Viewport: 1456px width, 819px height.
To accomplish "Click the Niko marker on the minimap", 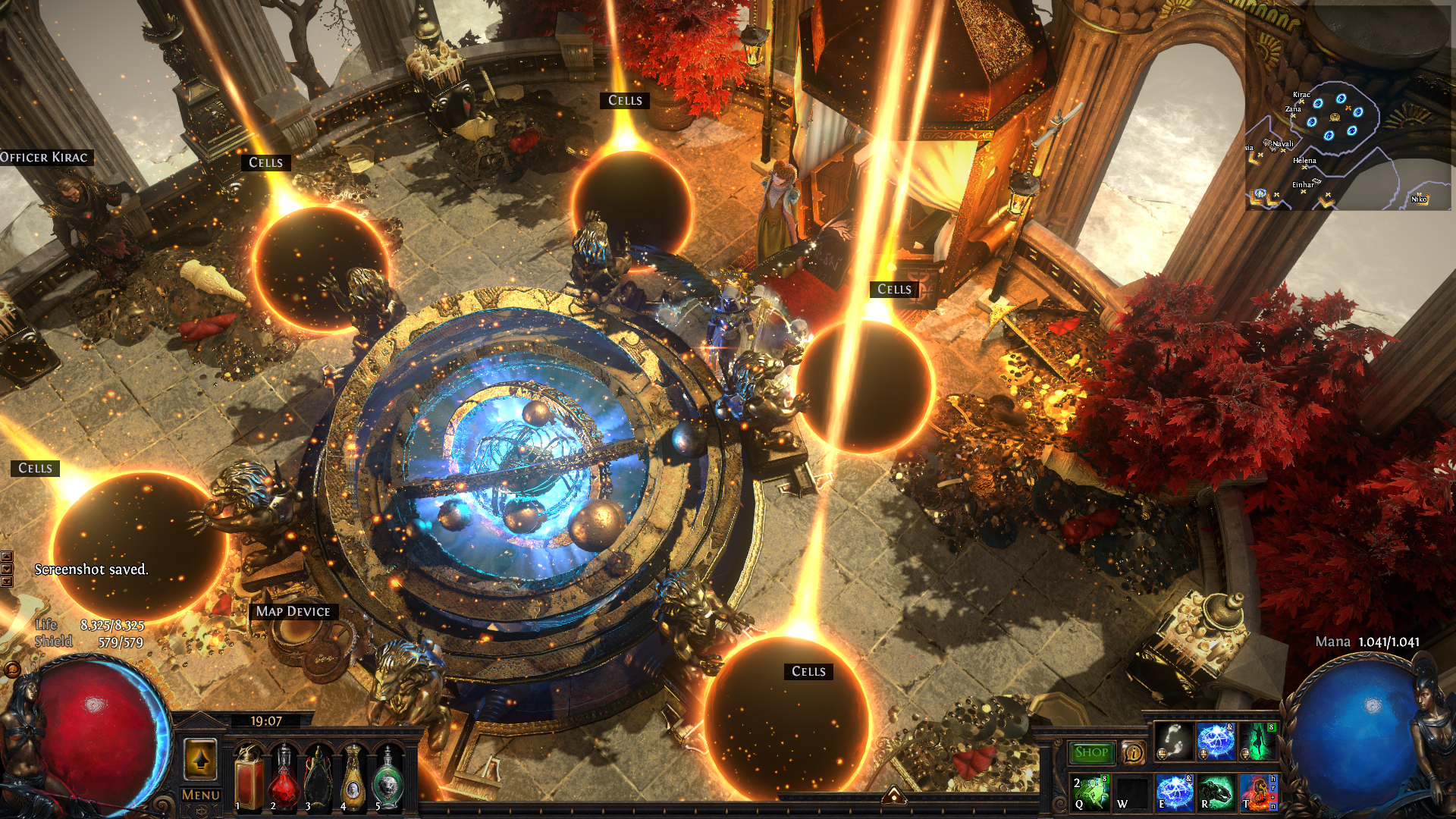I will pos(1419,199).
